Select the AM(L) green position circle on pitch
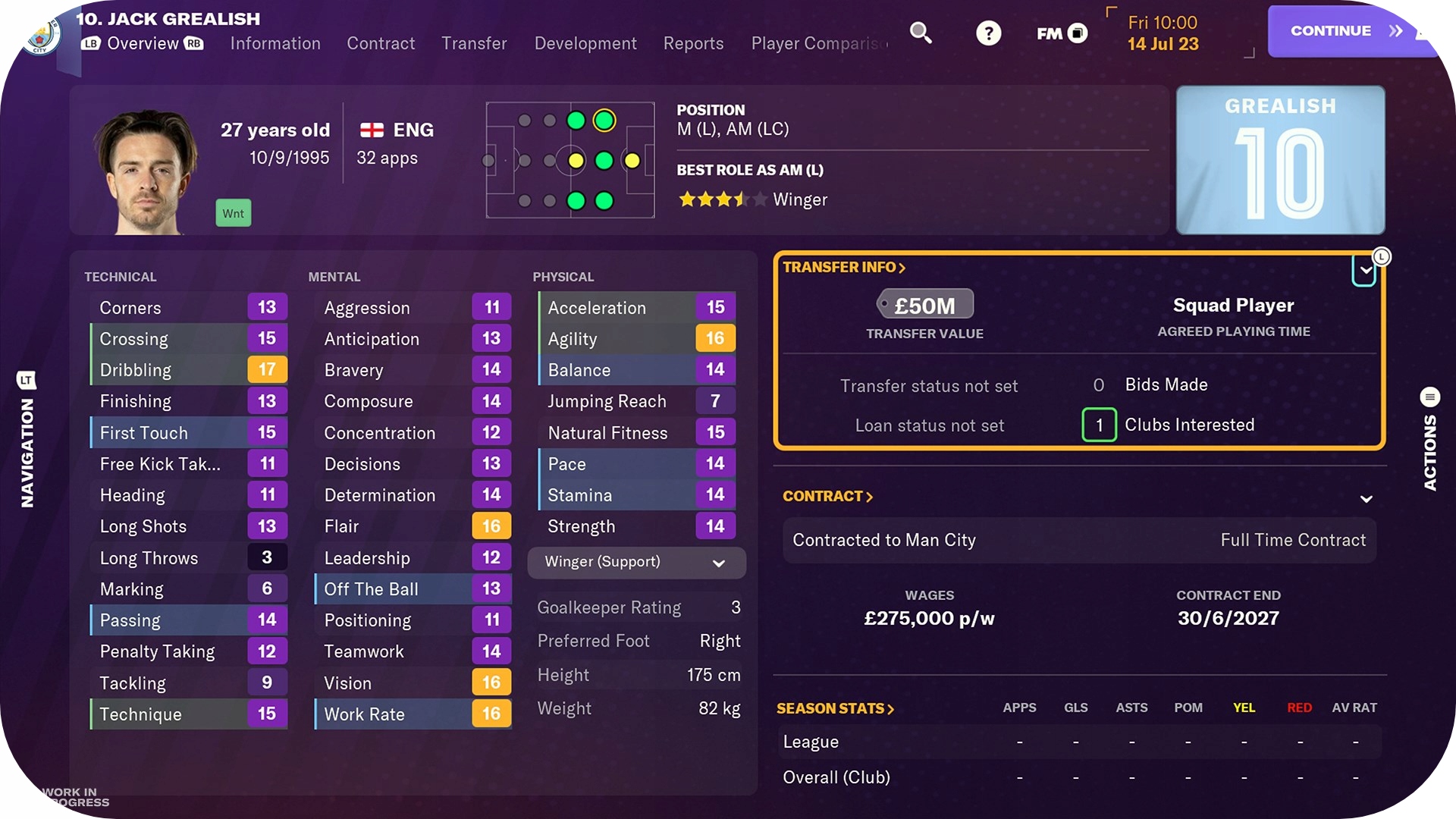The height and width of the screenshot is (819, 1456). click(604, 120)
